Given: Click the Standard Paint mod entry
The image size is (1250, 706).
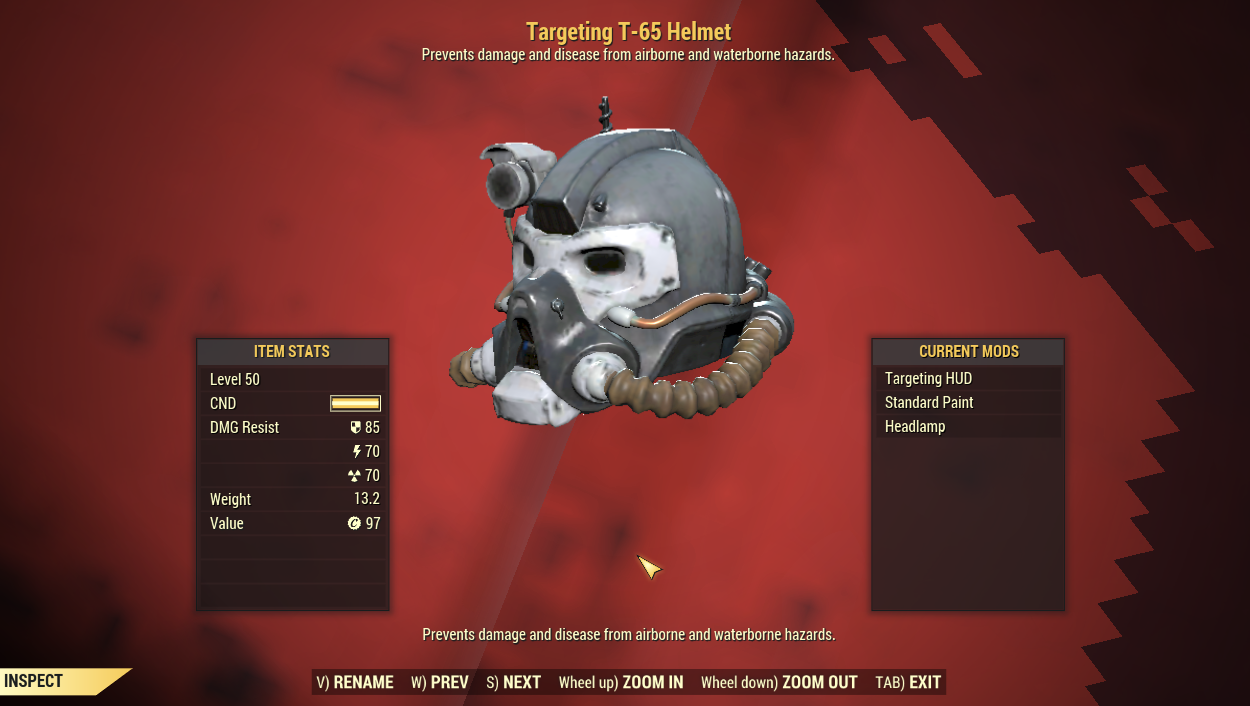Looking at the screenshot, I should 967,403.
